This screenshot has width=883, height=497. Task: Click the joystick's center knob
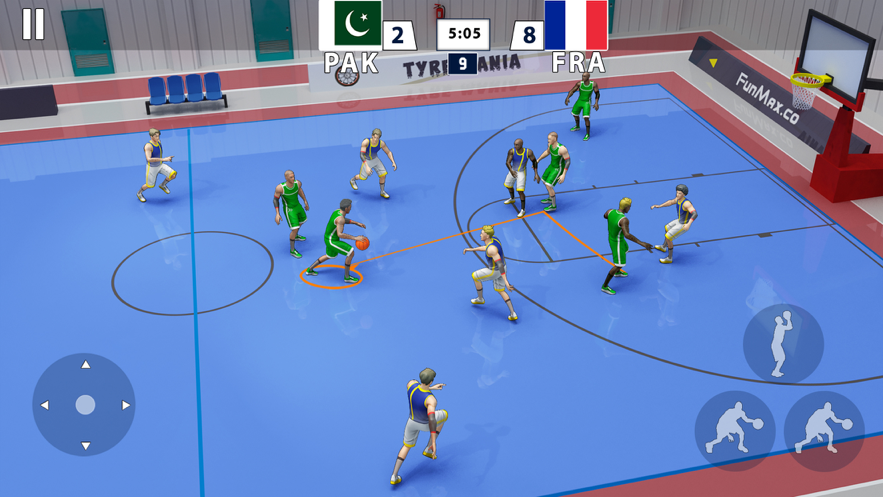(x=85, y=405)
